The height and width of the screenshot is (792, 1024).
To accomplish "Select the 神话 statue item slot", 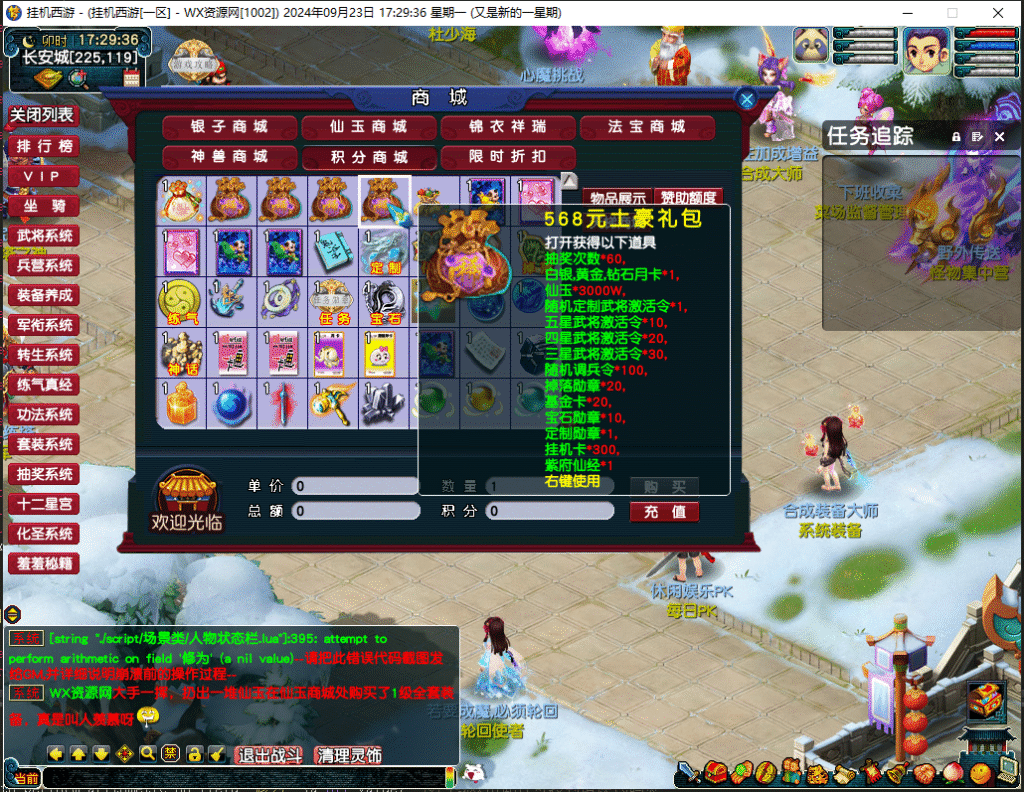I will point(182,353).
